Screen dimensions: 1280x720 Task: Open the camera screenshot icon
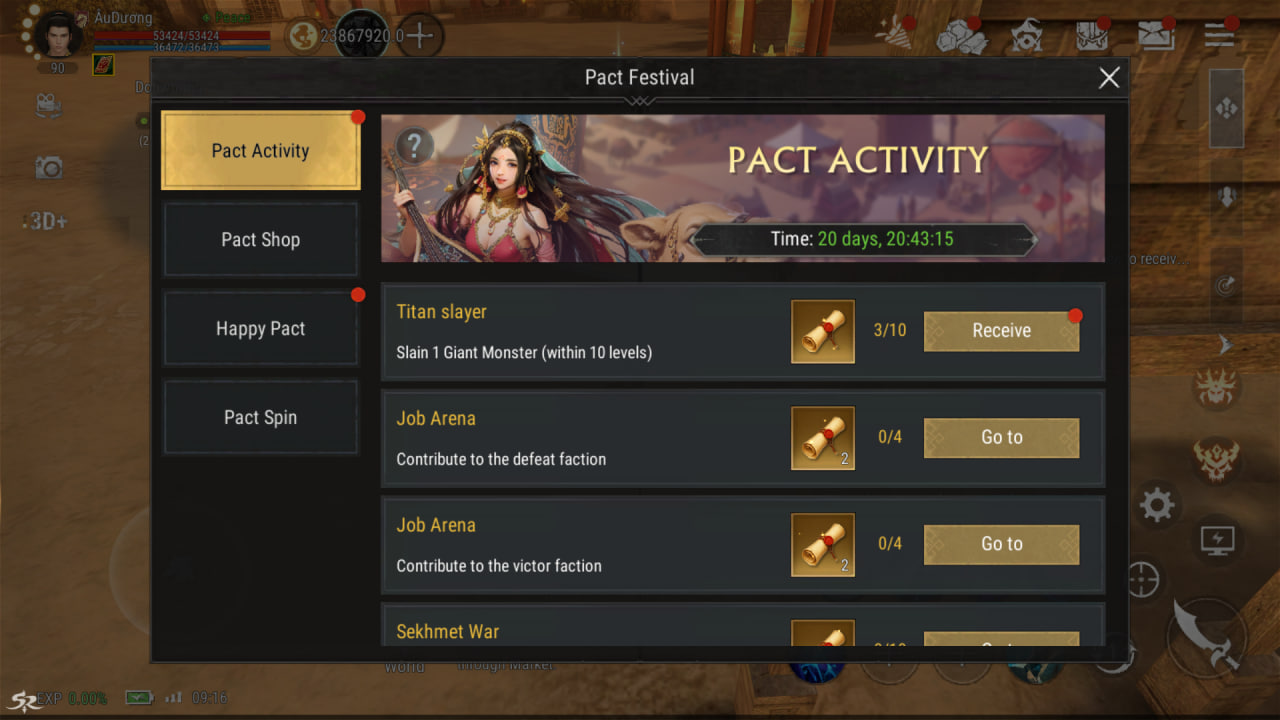coord(48,168)
